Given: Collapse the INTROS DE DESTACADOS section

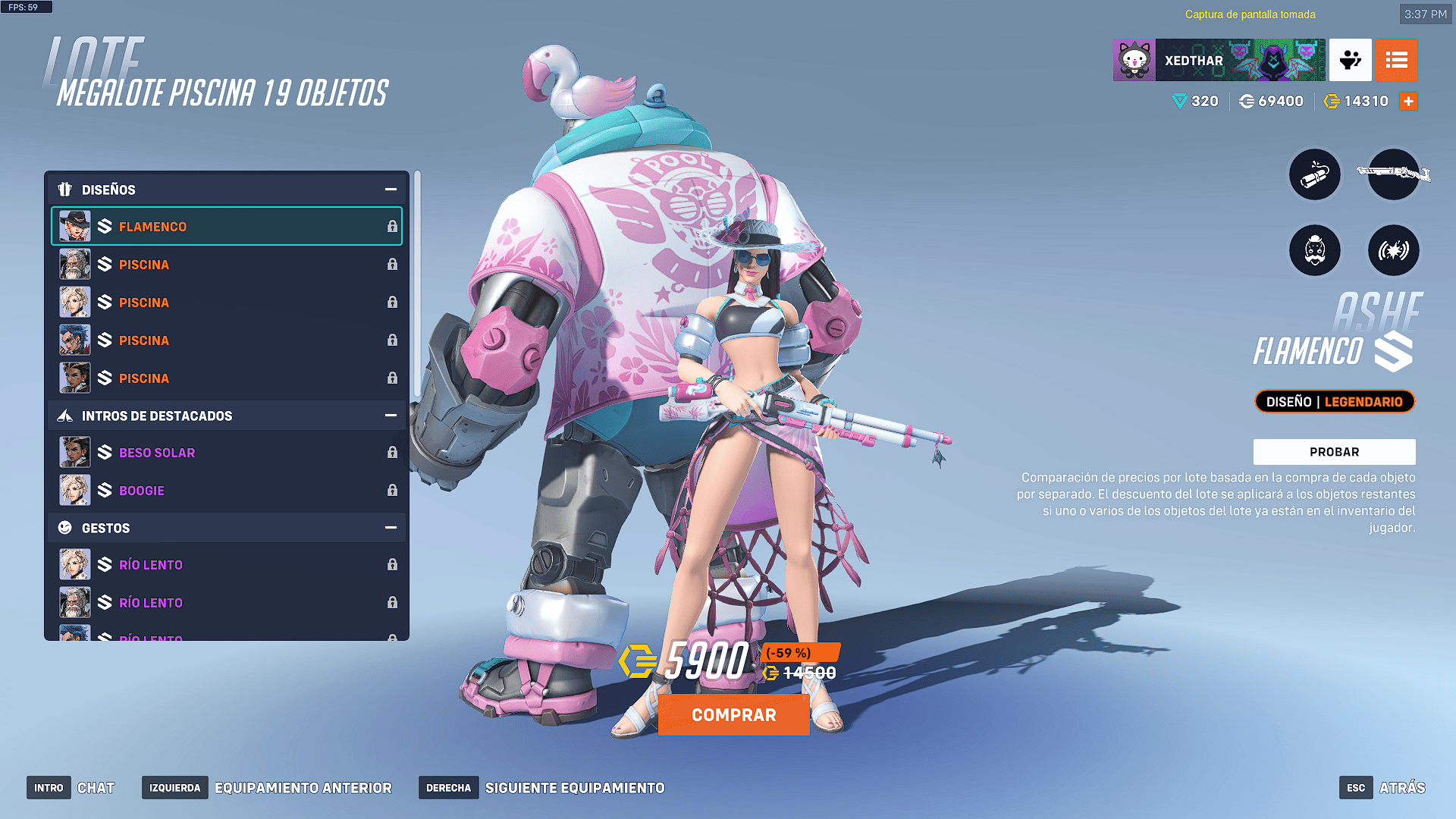Looking at the screenshot, I should [x=391, y=416].
